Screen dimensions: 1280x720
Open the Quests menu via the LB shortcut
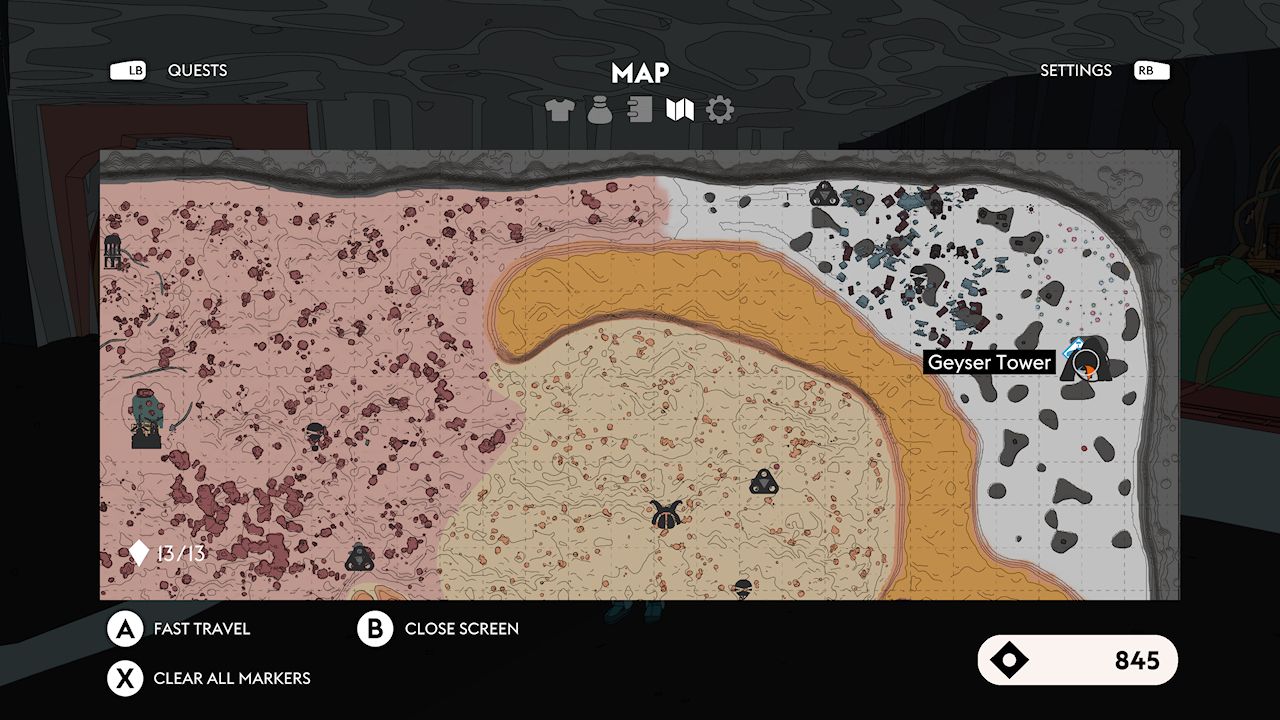tap(129, 70)
